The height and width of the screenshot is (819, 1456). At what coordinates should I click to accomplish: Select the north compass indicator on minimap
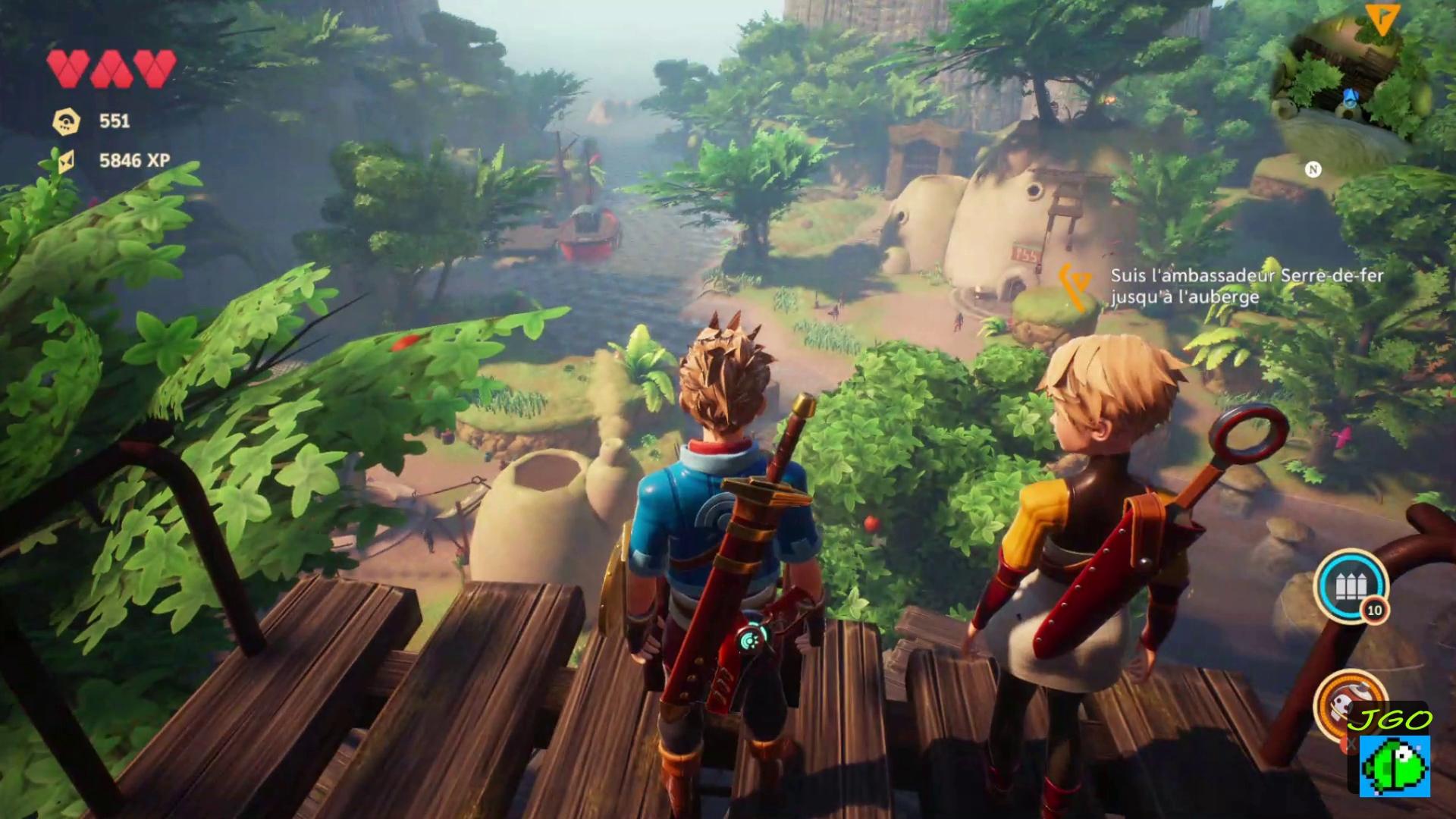coord(1313,169)
